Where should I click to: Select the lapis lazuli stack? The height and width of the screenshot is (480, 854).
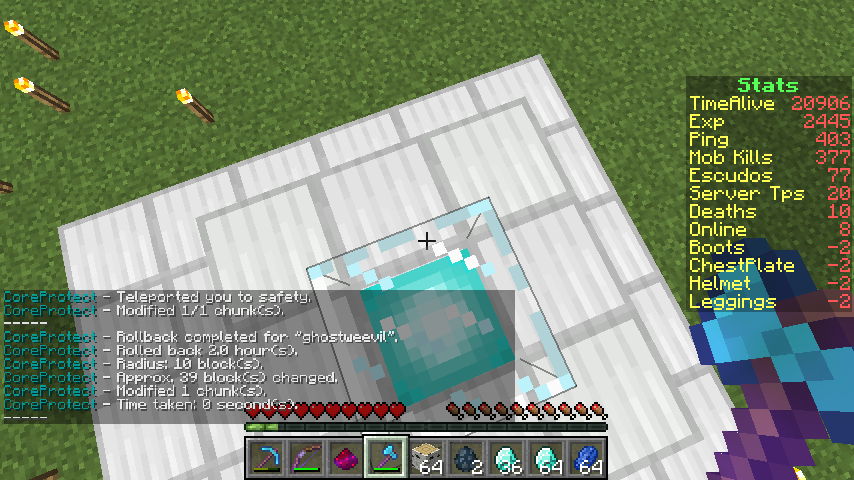coord(586,458)
